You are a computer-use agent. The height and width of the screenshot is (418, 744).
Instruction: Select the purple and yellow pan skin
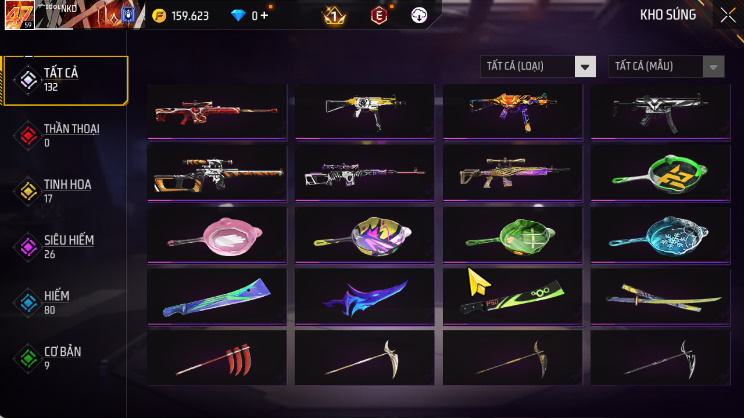(365, 232)
